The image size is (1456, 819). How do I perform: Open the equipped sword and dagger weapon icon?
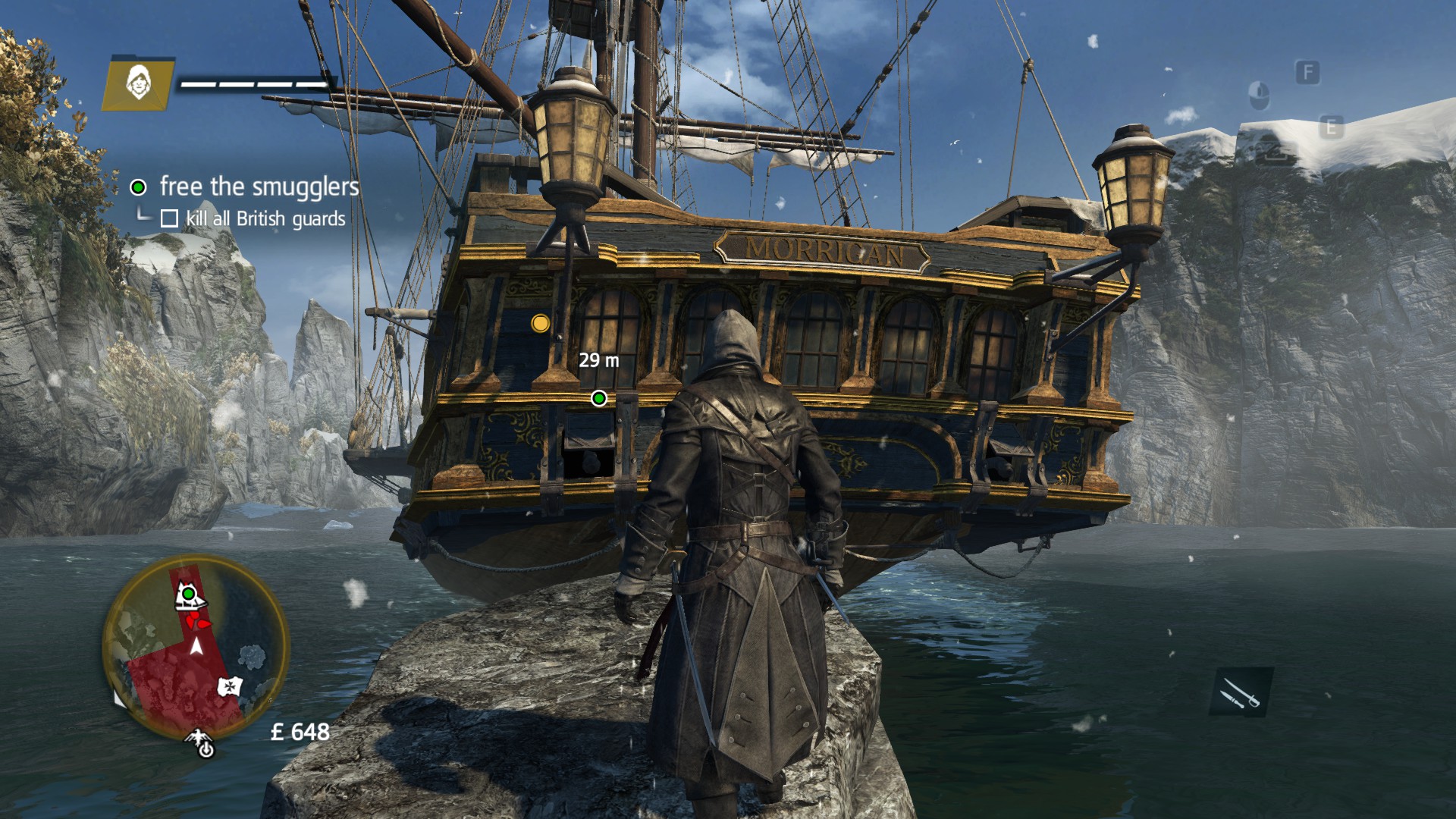pos(1241,692)
